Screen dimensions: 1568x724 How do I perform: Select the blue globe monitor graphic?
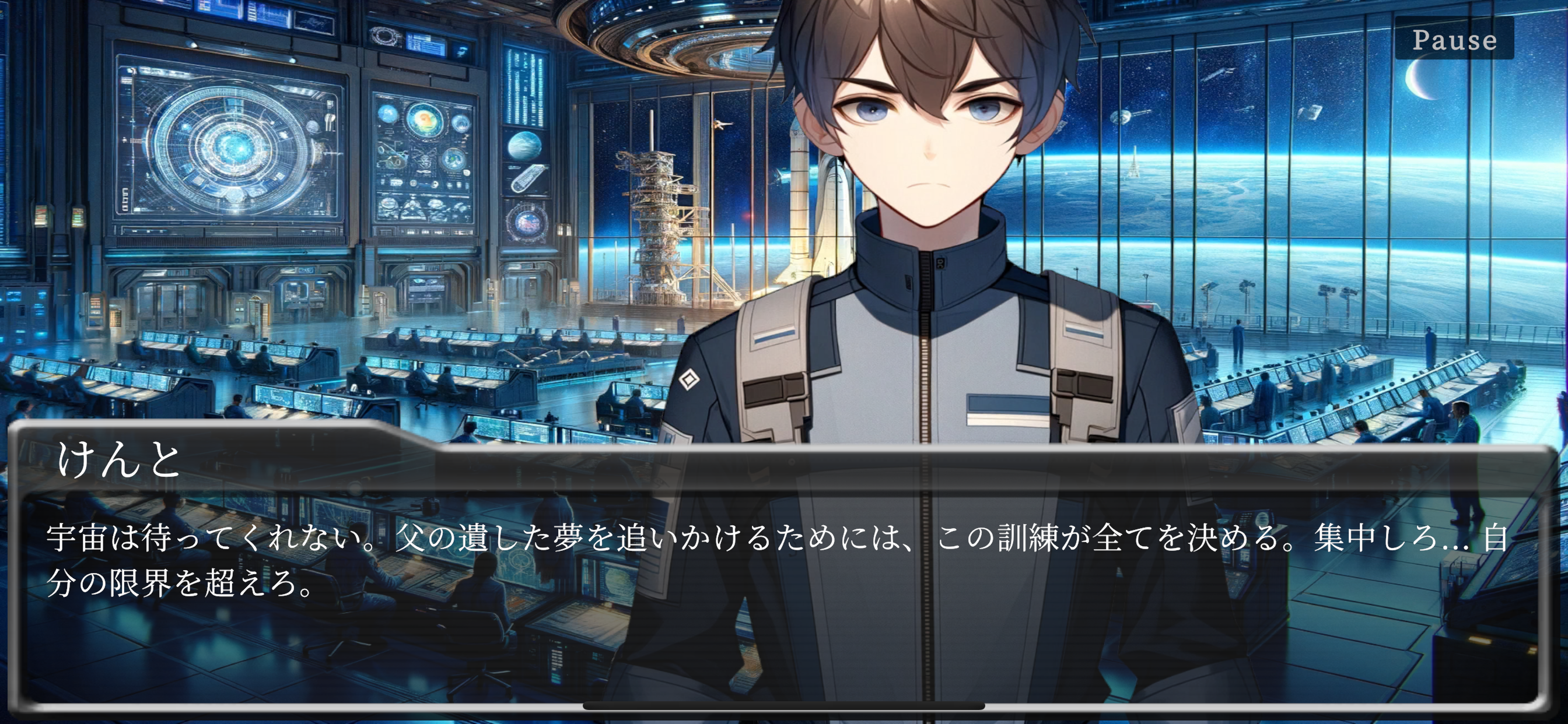tap(523, 146)
